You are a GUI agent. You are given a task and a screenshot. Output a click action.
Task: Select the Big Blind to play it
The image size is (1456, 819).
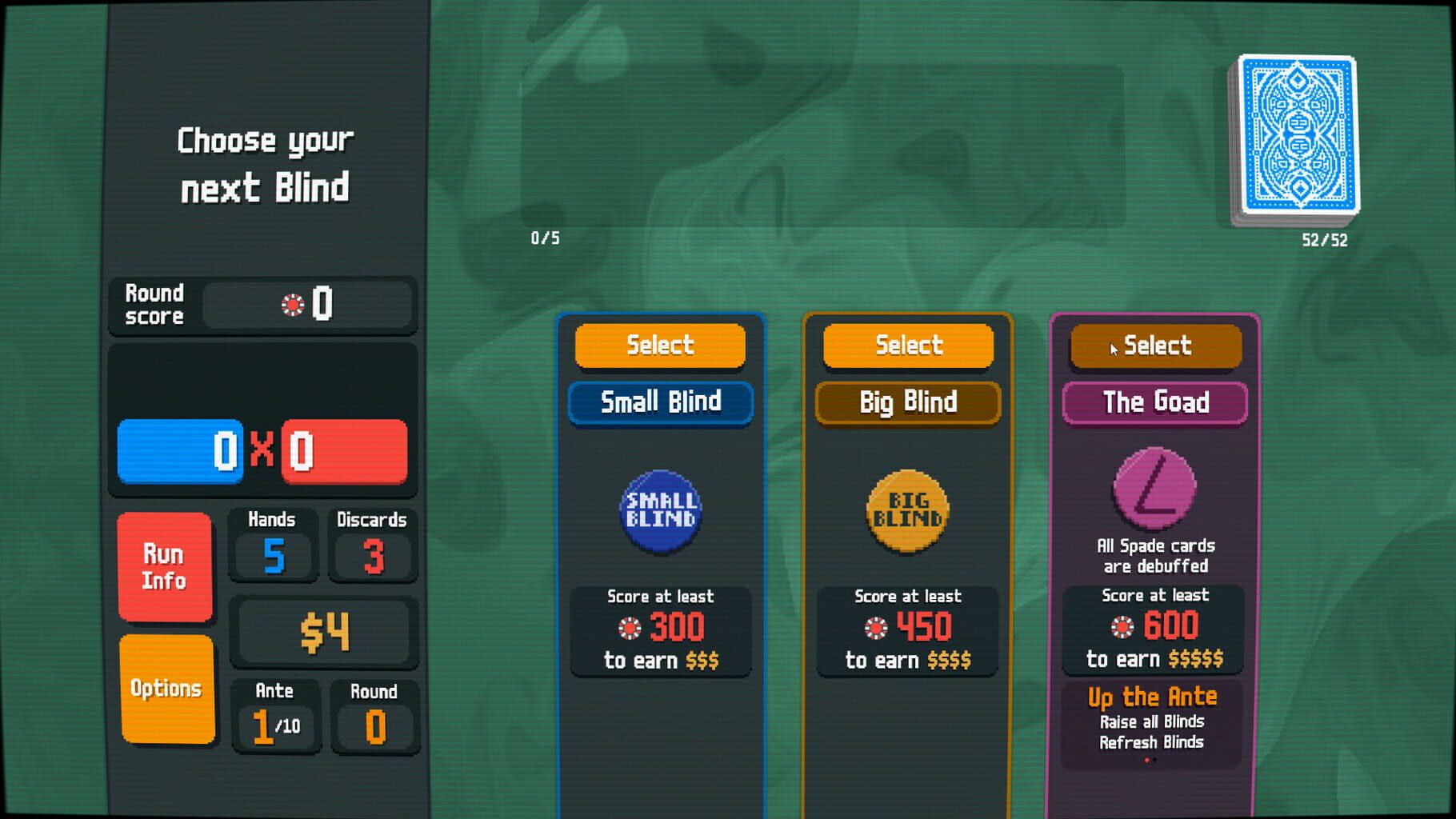tap(907, 346)
